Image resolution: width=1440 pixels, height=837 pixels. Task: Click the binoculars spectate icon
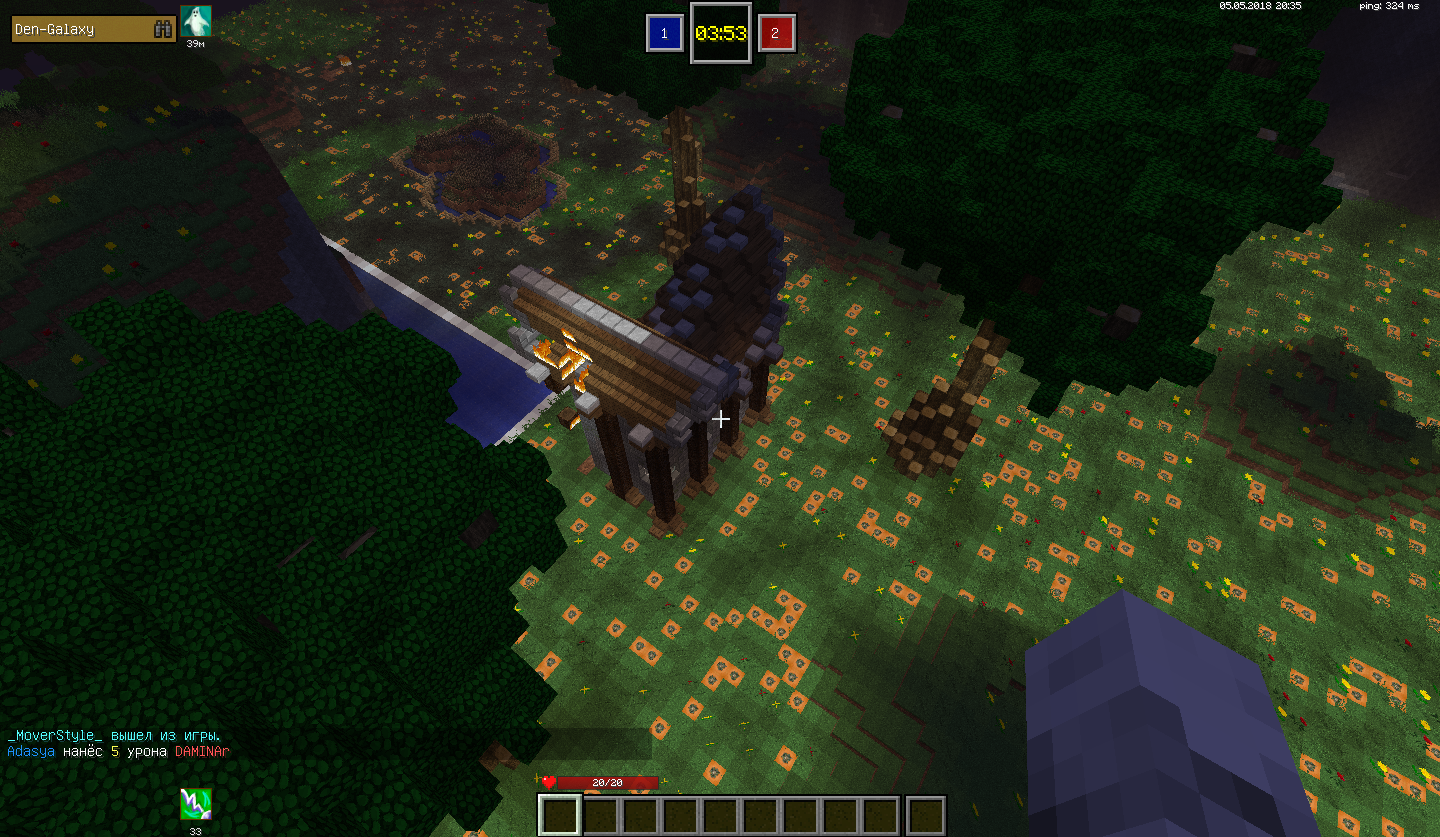coord(163,29)
